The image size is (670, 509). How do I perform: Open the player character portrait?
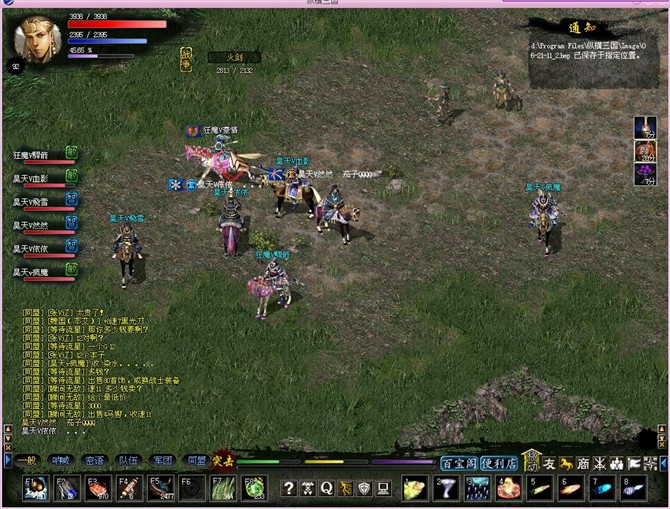(x=36, y=38)
